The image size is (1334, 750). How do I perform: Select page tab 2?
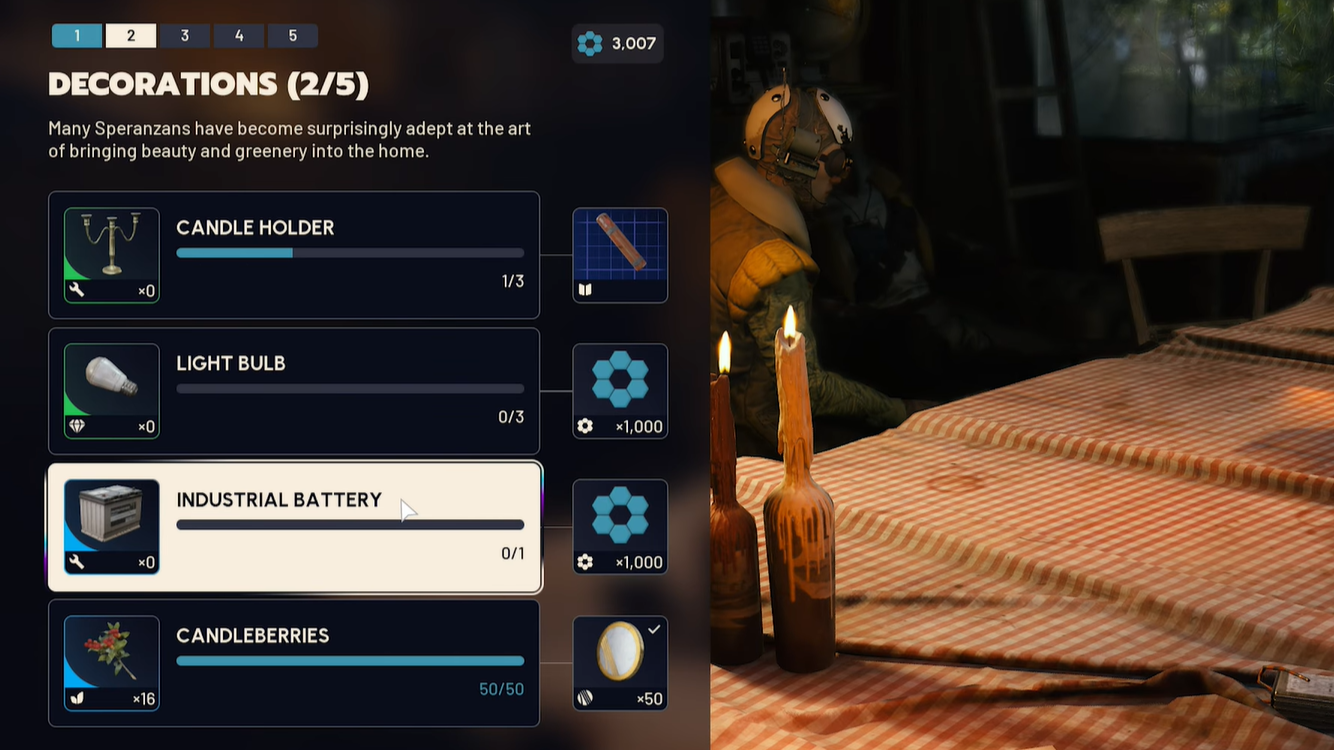pos(131,36)
